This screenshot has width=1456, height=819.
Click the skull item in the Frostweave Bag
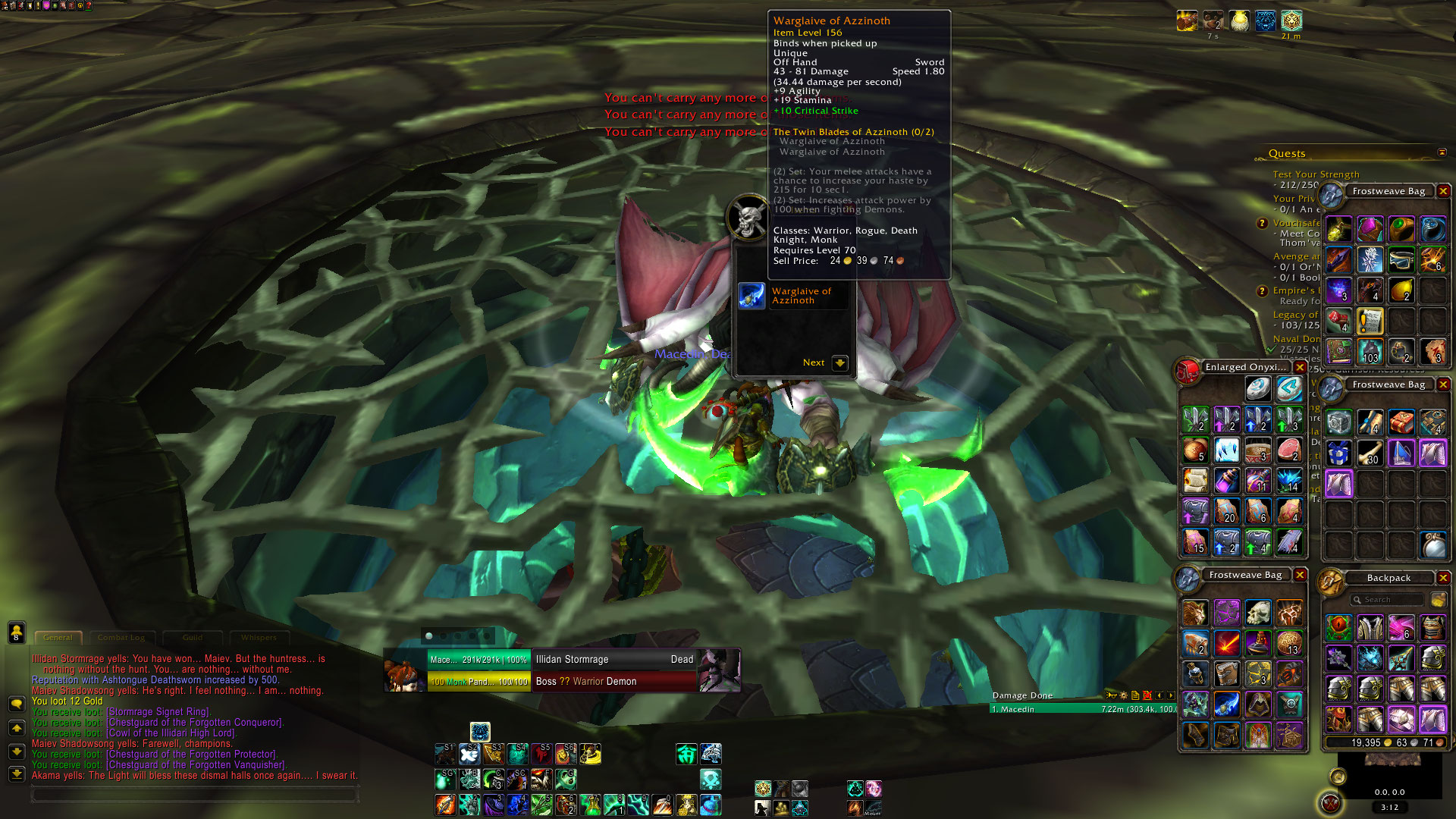1258,613
